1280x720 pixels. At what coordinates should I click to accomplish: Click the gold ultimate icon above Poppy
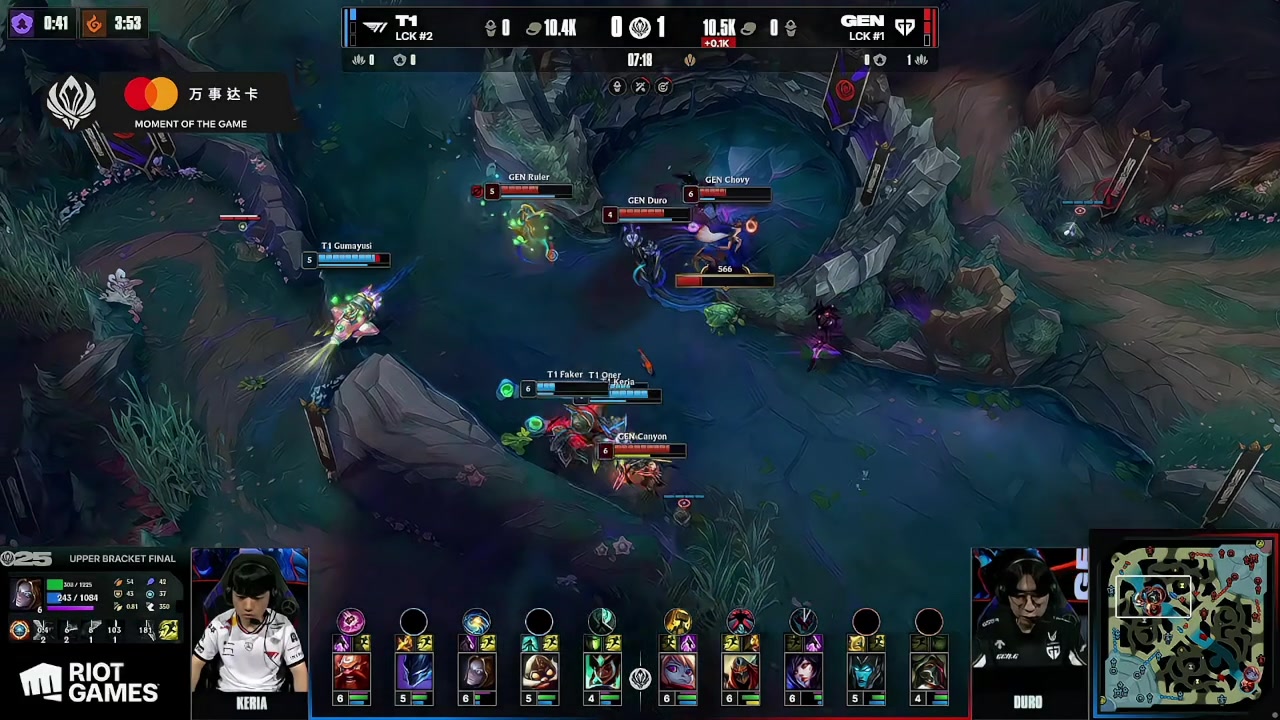[678, 621]
